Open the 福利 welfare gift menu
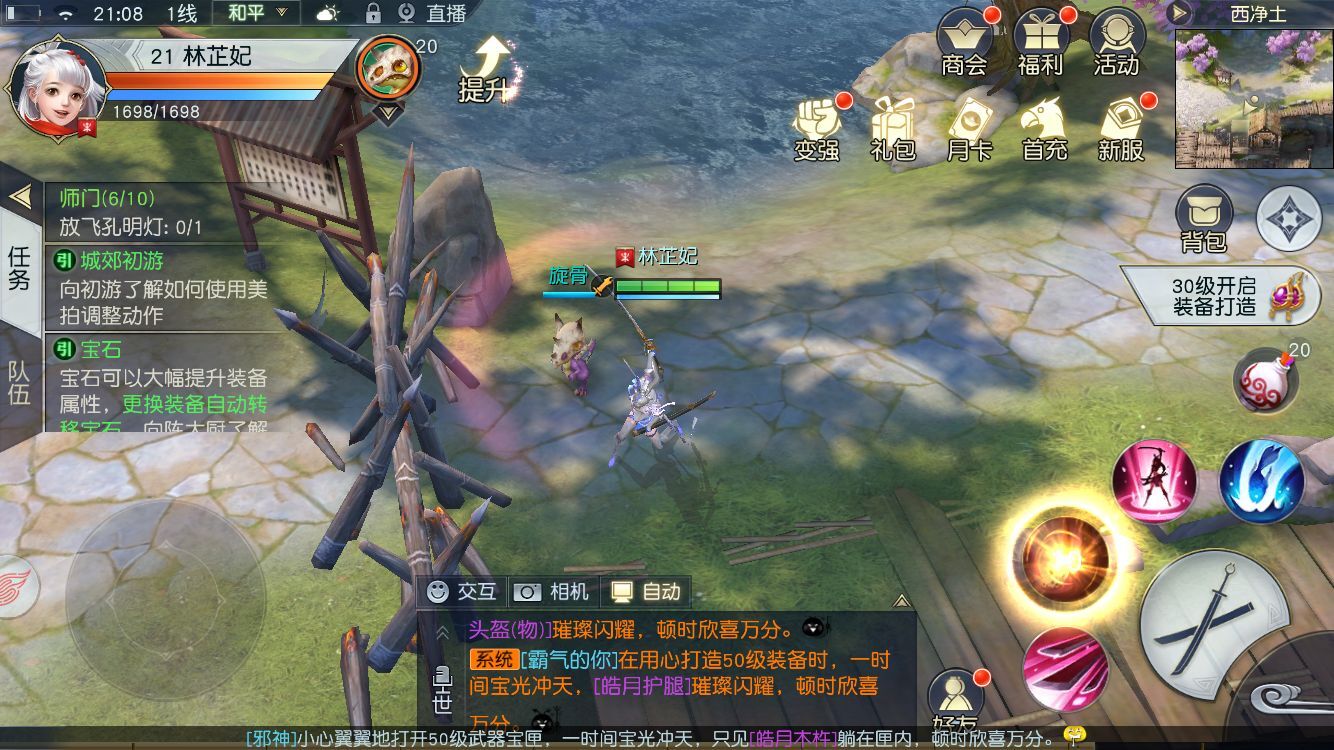This screenshot has width=1334, height=750. 1040,42
